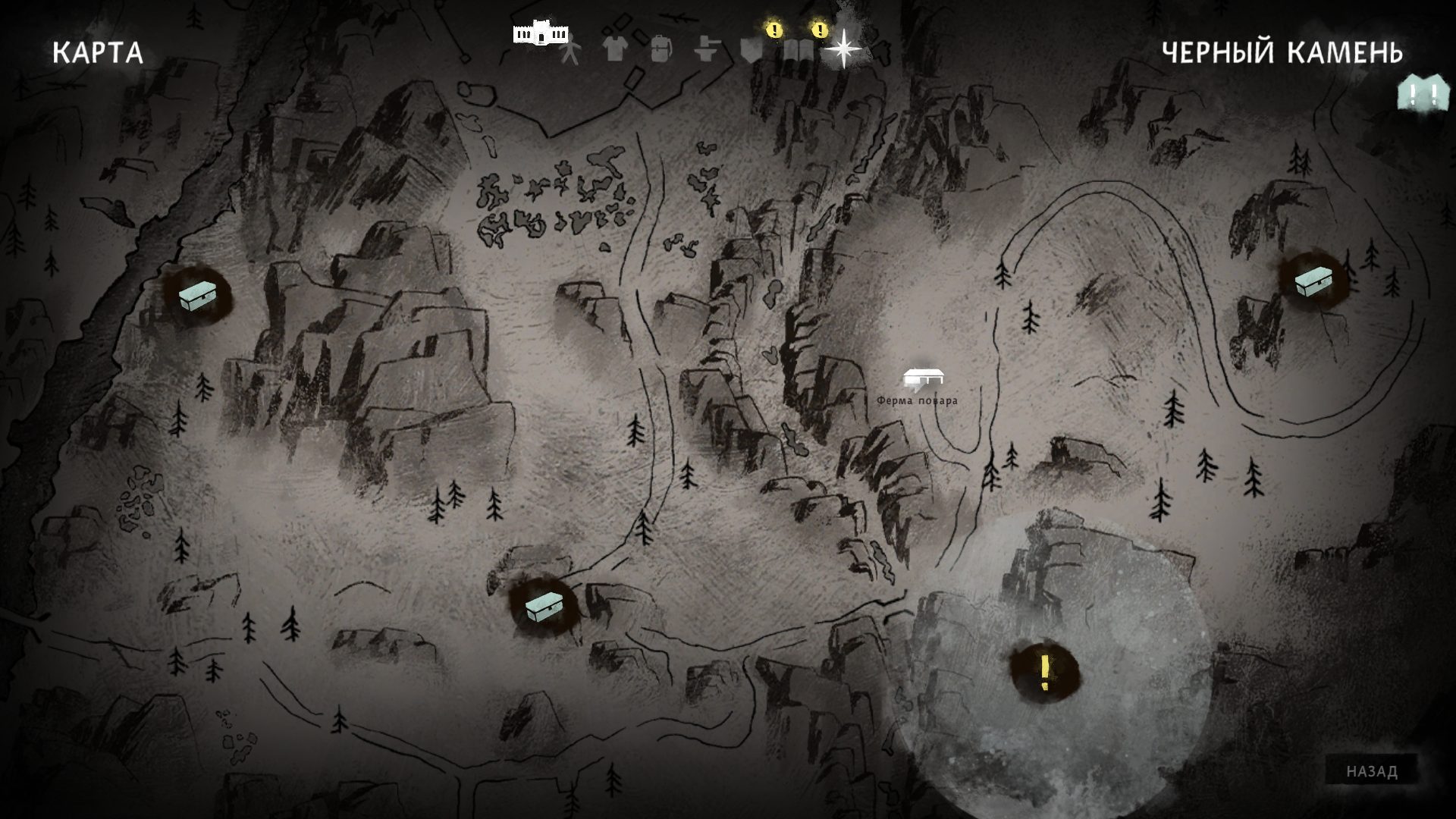Click the Назад back button

[x=1371, y=771]
